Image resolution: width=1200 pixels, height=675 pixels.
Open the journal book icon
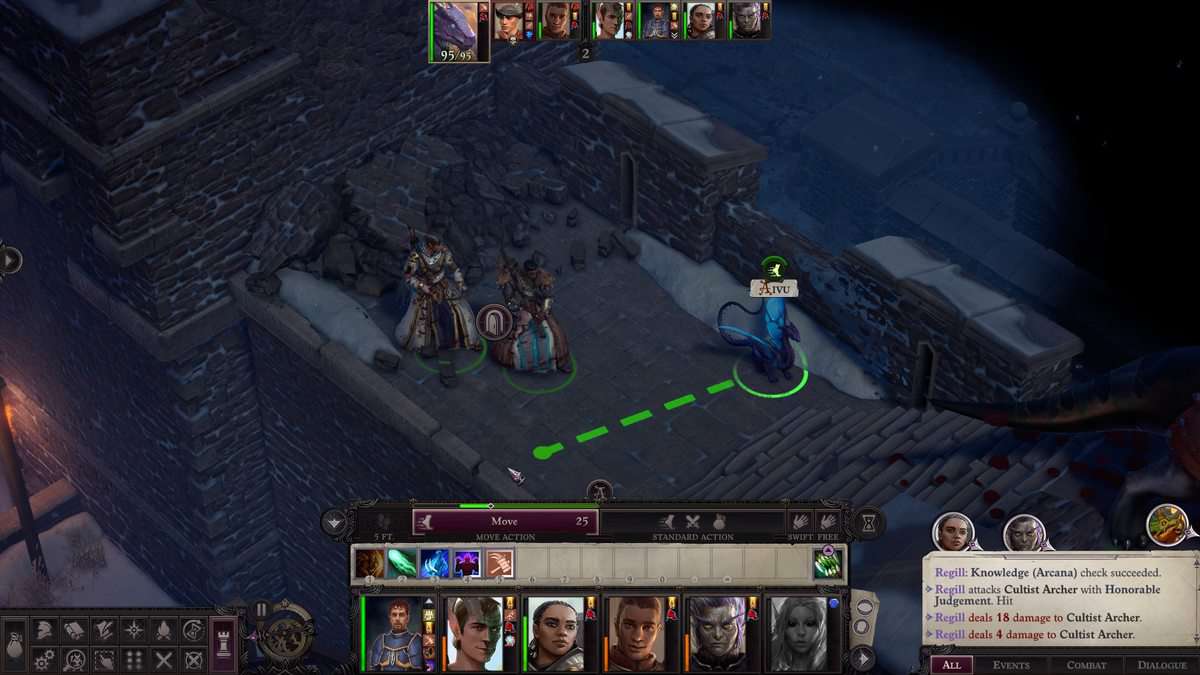point(75,630)
